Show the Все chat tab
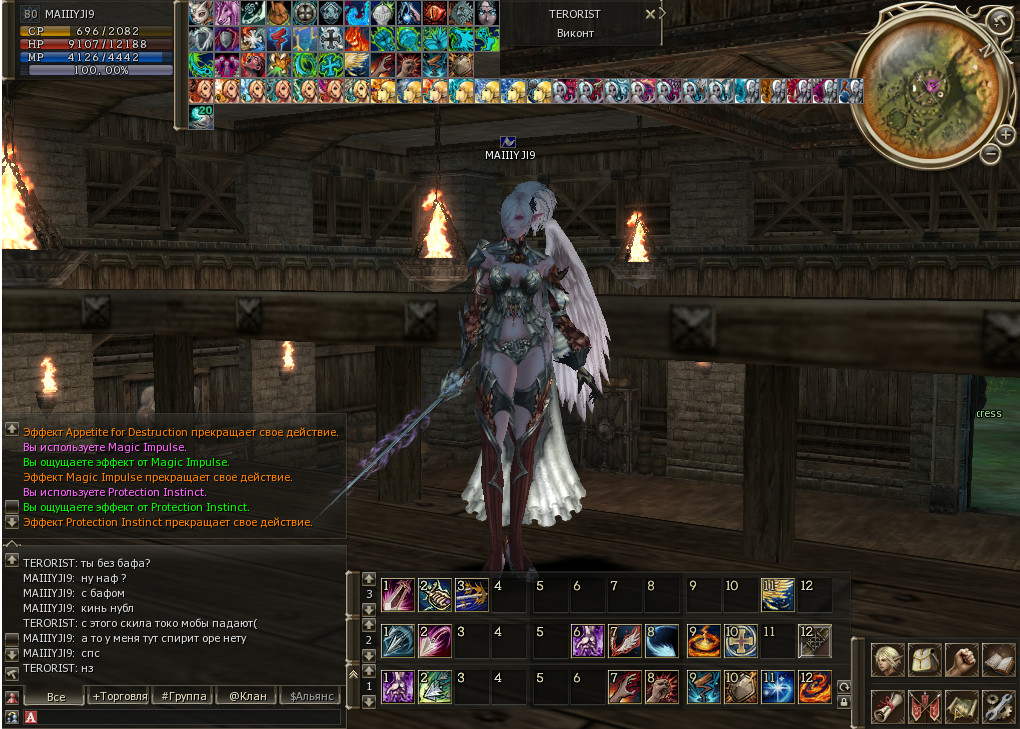Screen dimensions: 1020x729 tap(55, 696)
